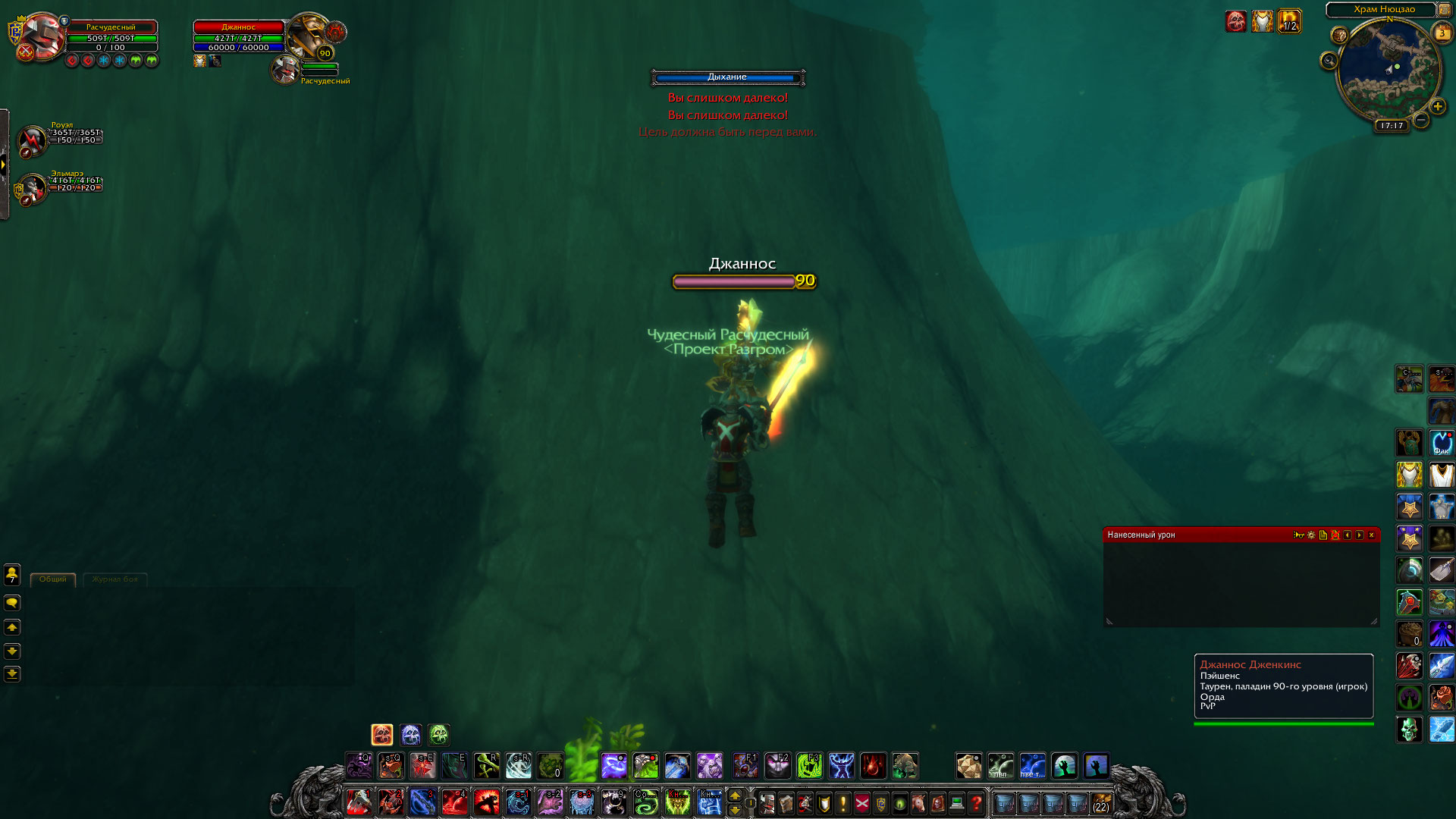Image resolution: width=1456 pixels, height=819 pixels.
Task: Open the chat speech-bubble menu button
Action: 12,603
